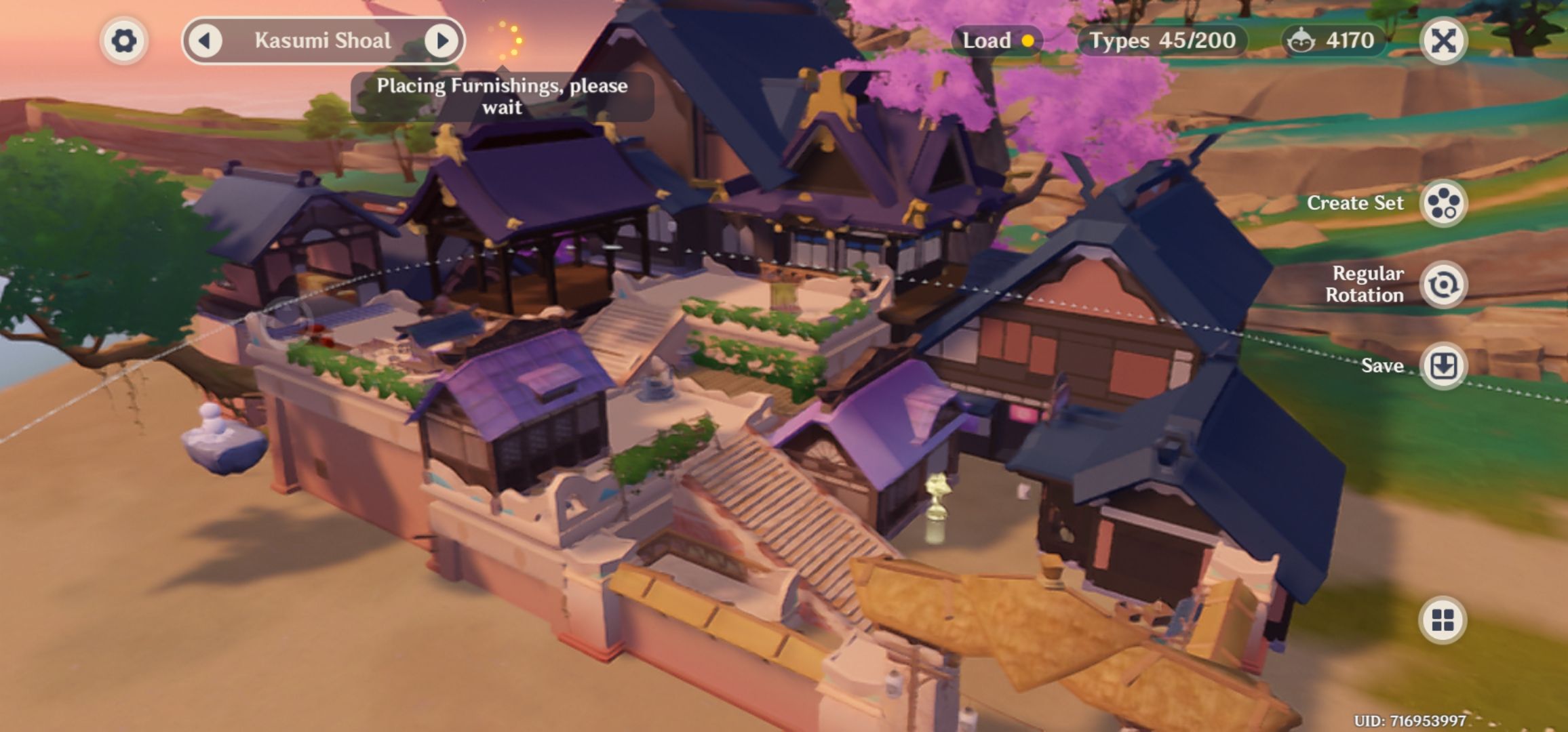Viewport: 1568px width, 732px height.
Task: Enable Regular Rotation via its label
Action: [1368, 284]
